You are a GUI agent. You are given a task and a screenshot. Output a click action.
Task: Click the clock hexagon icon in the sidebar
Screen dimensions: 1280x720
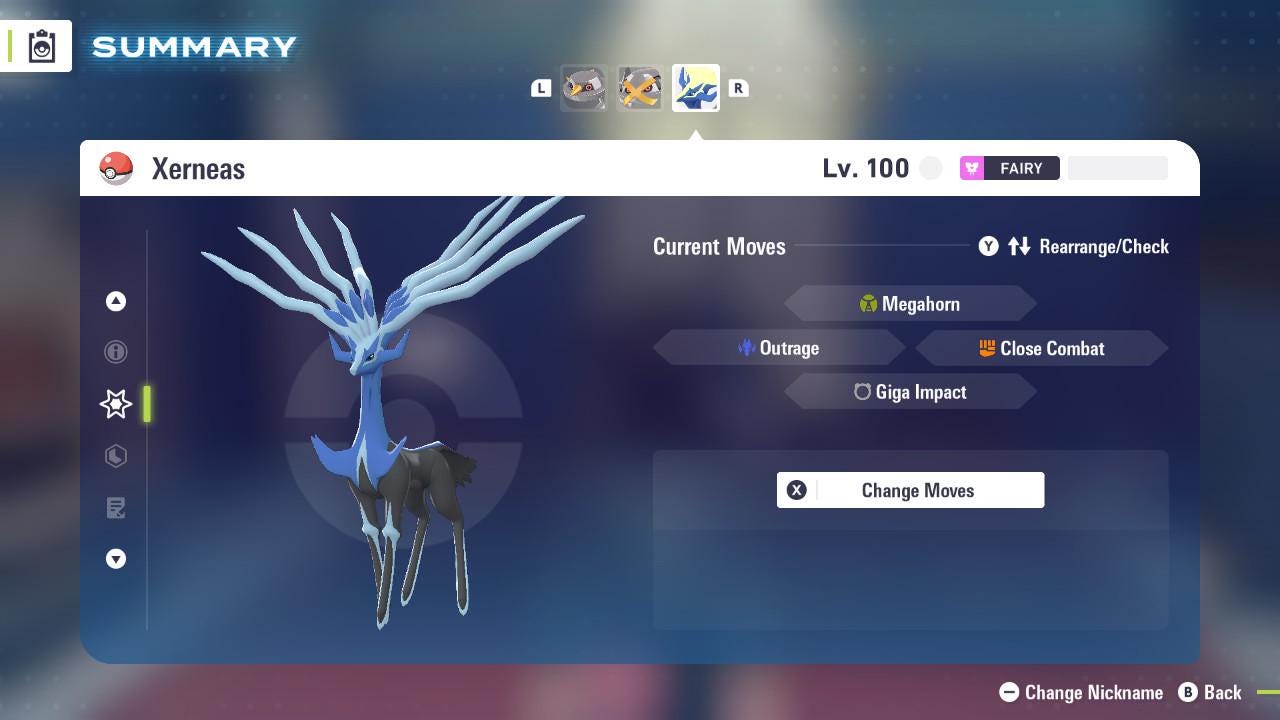pos(115,456)
